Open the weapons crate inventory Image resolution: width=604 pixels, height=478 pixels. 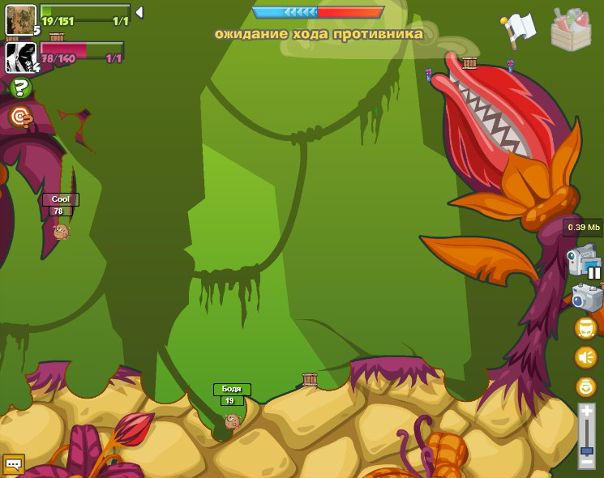571,29
